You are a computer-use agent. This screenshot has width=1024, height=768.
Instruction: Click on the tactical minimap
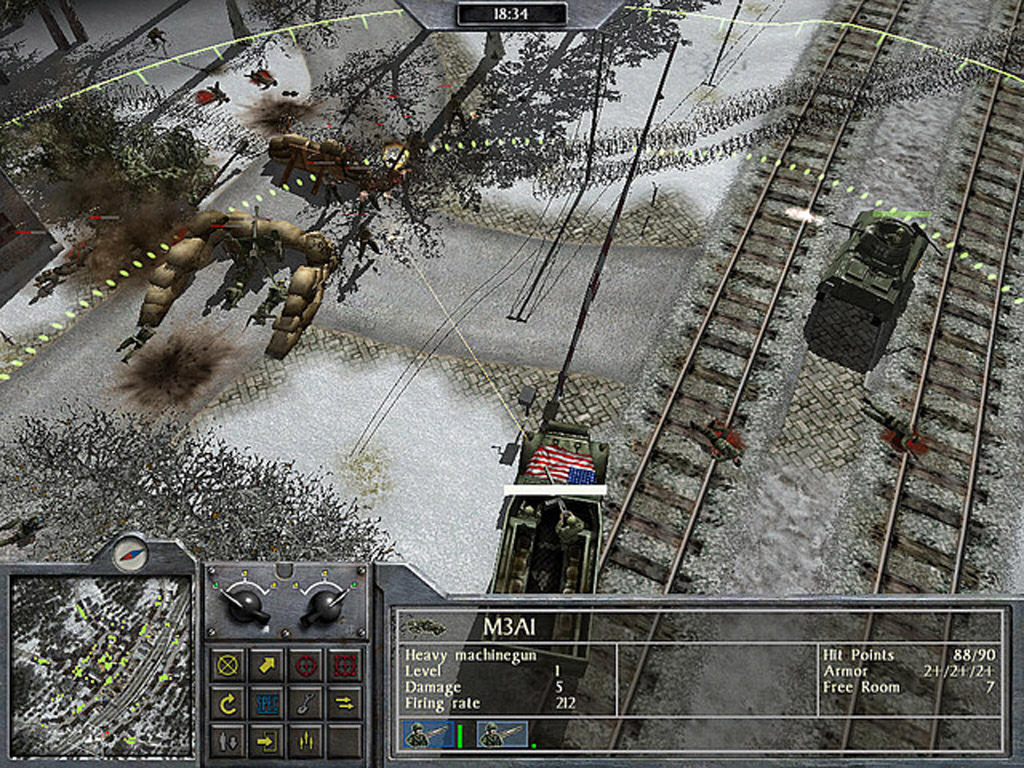(101, 665)
